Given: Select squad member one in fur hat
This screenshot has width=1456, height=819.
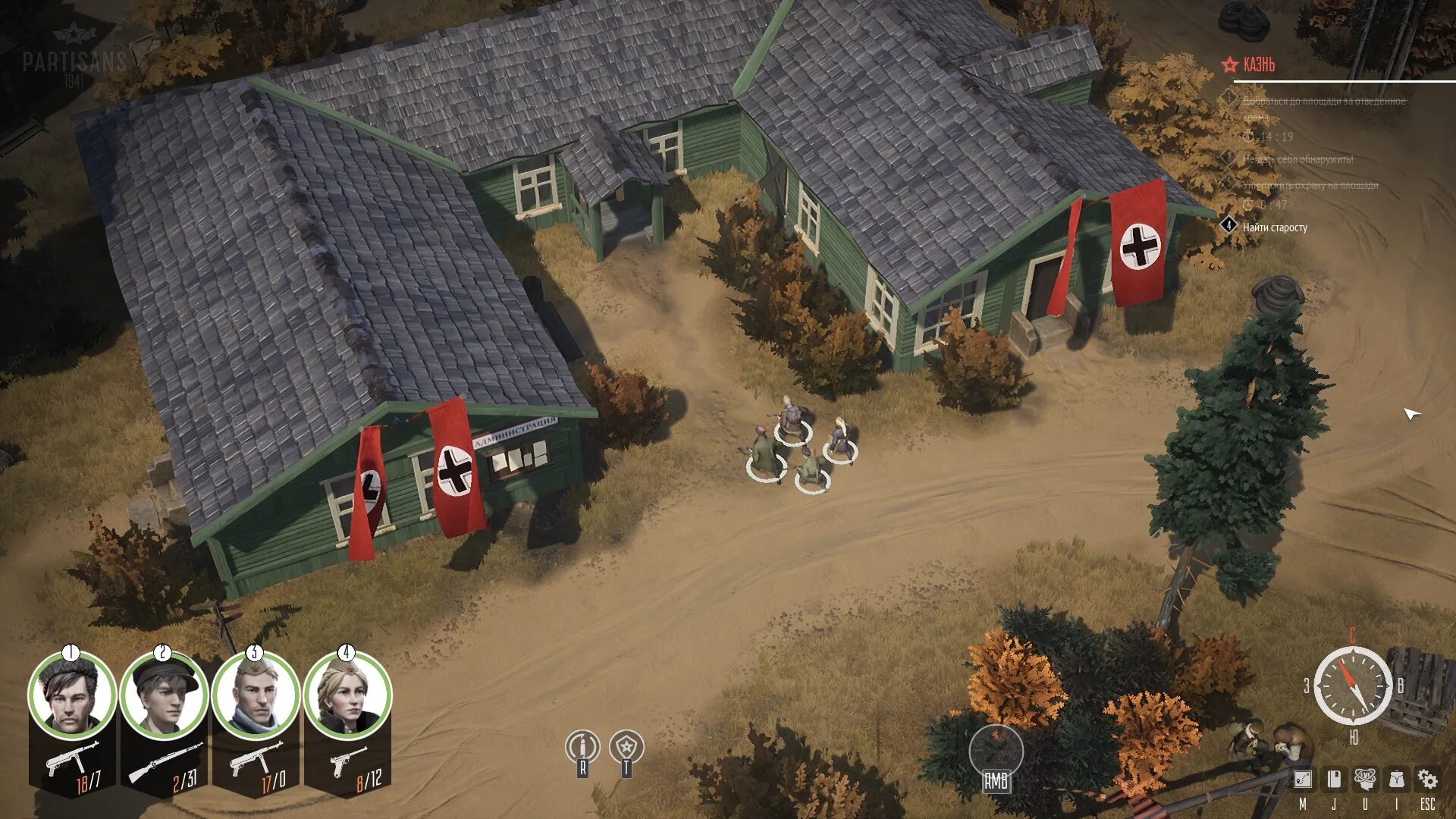Looking at the screenshot, I should [x=72, y=696].
